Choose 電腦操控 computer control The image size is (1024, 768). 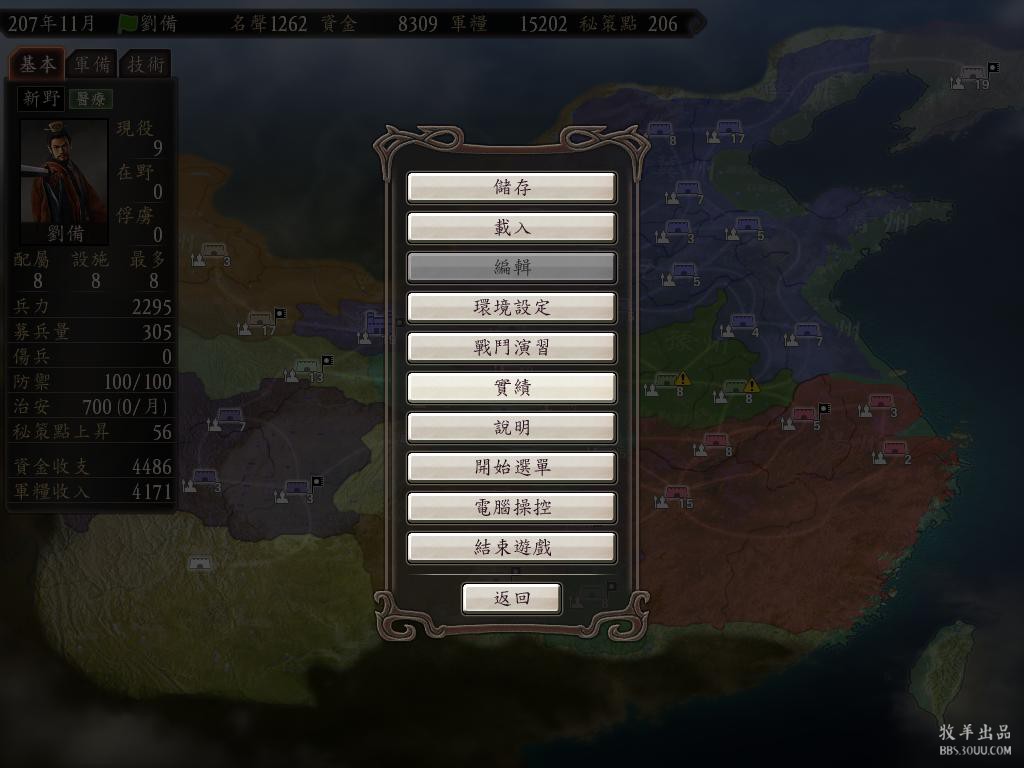tap(512, 508)
